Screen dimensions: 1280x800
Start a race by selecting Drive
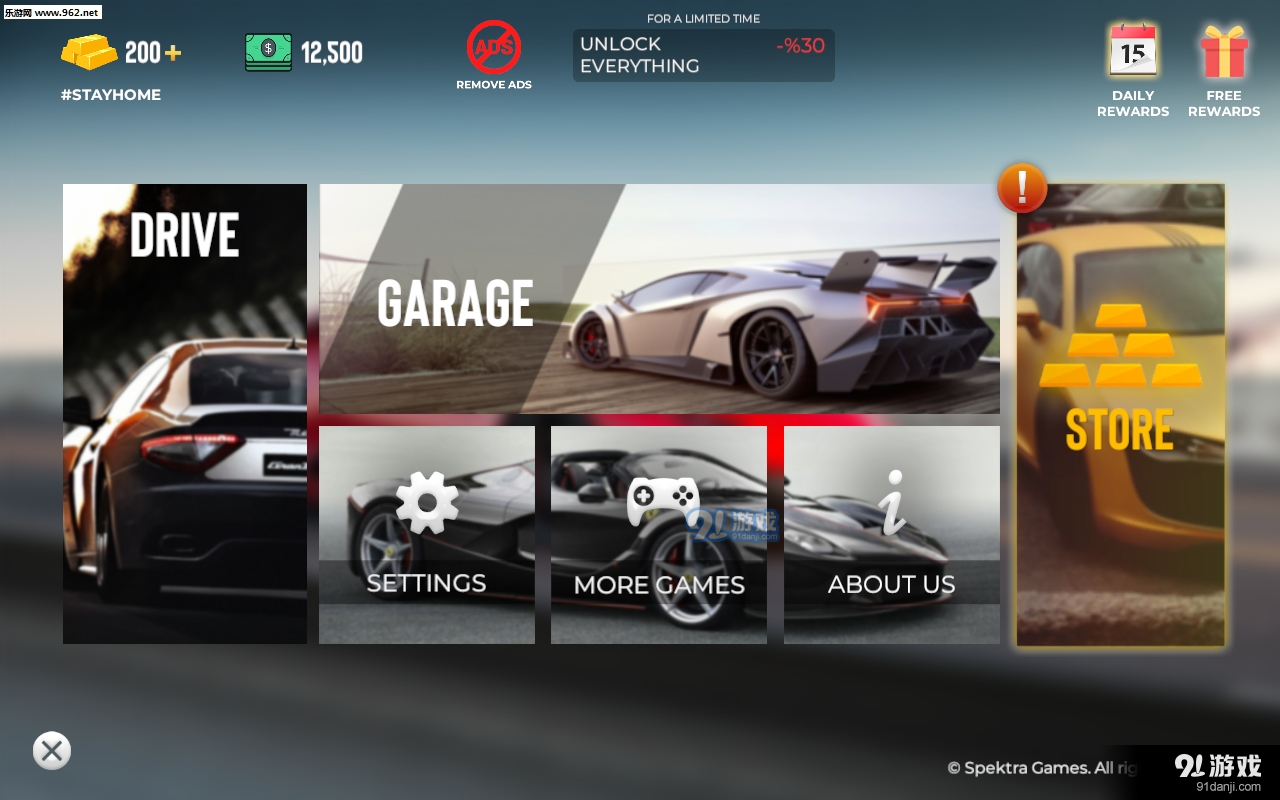(x=184, y=413)
